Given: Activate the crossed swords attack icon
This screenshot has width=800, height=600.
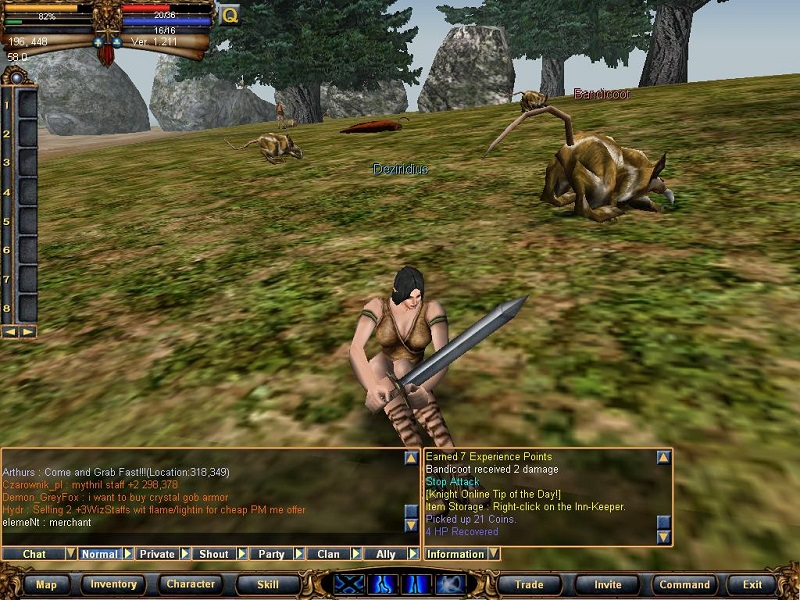Looking at the screenshot, I should 349,584.
